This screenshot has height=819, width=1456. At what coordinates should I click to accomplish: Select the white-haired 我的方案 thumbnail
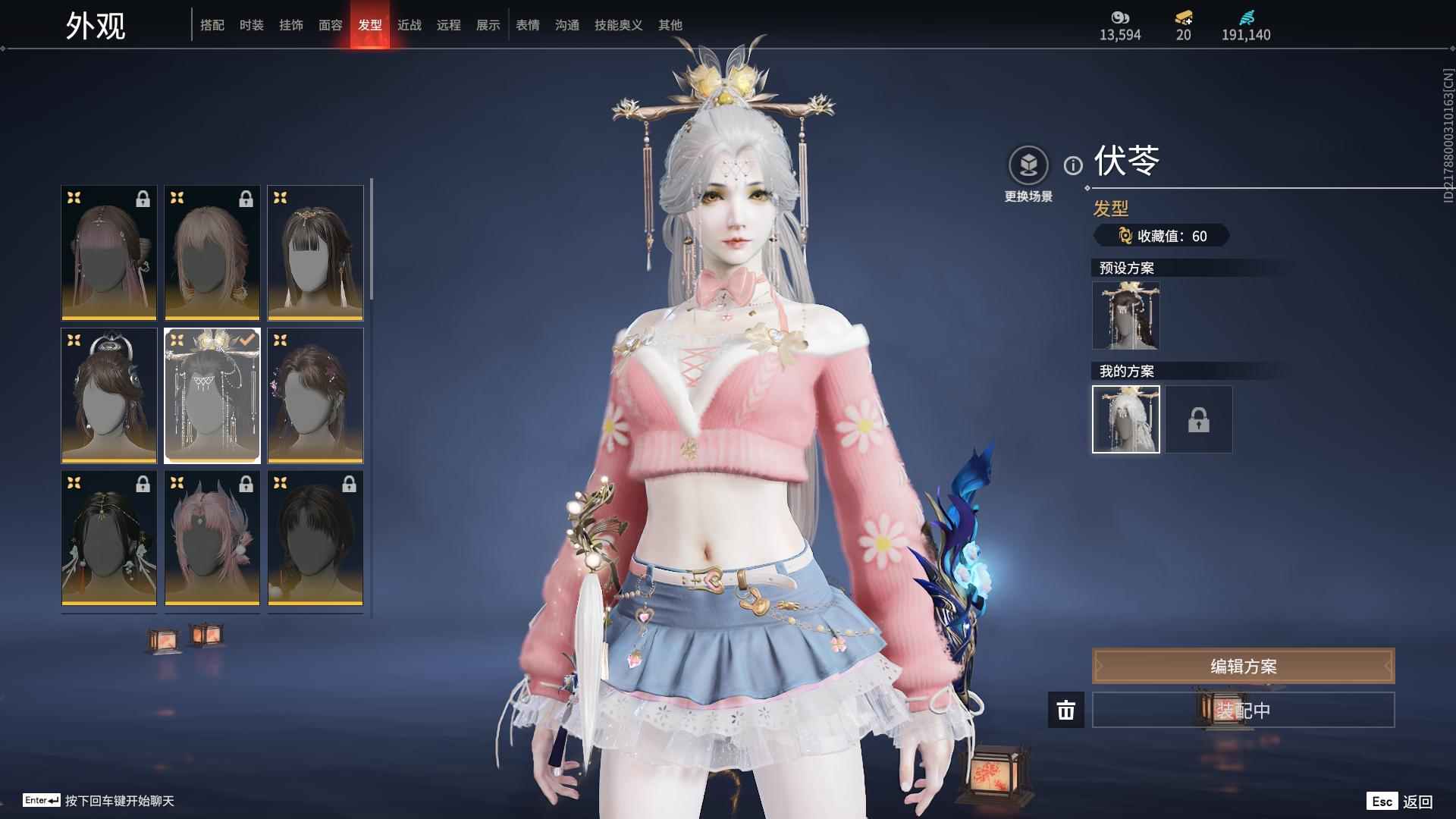[1126, 419]
